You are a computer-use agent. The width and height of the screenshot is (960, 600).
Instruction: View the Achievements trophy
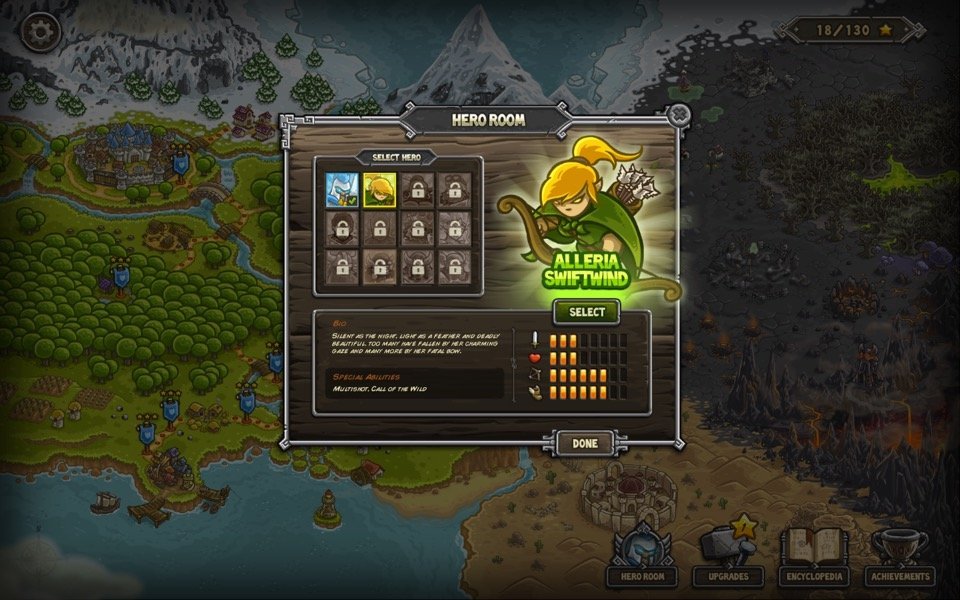point(900,557)
